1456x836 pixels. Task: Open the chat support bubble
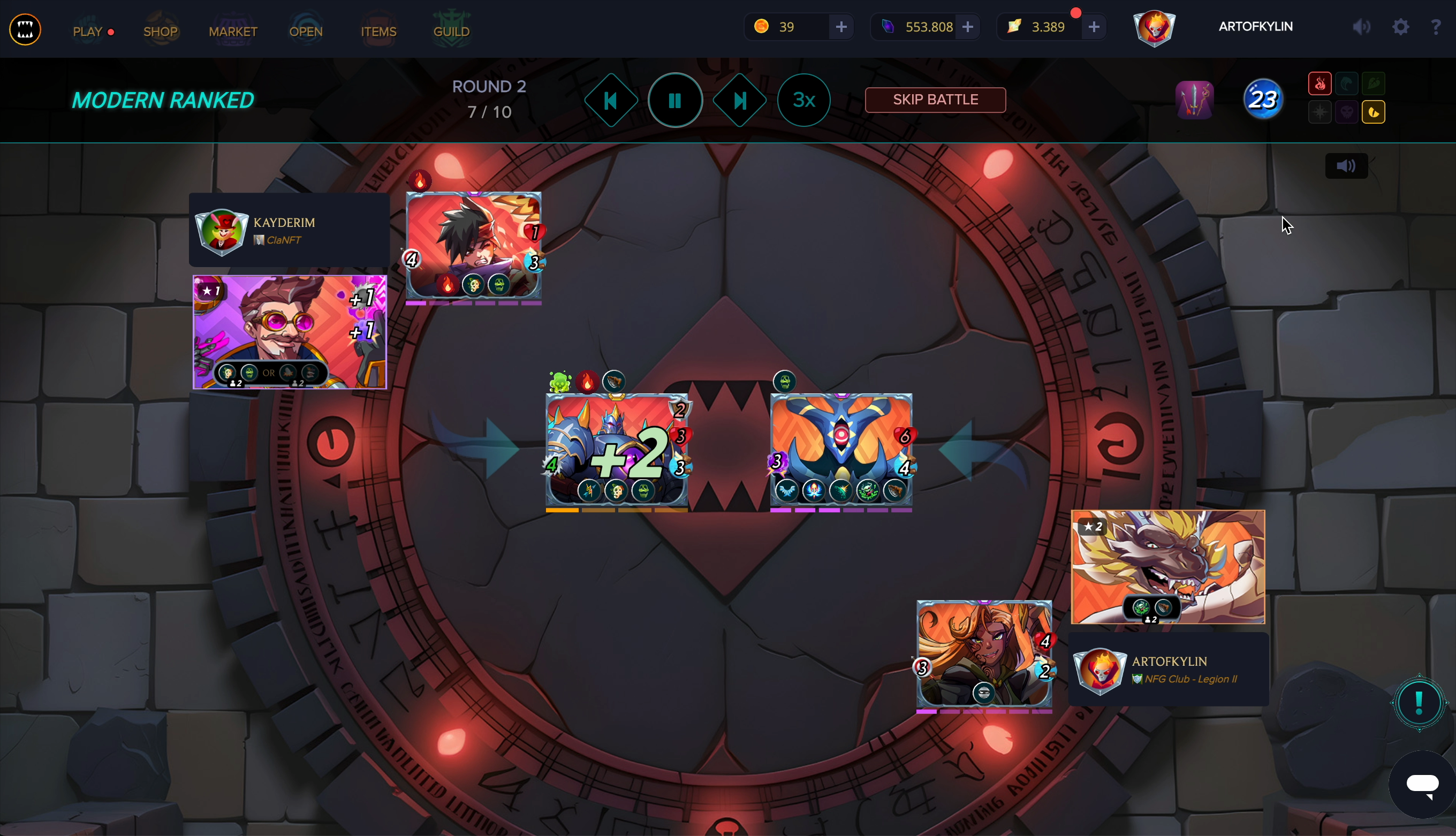point(1422,784)
